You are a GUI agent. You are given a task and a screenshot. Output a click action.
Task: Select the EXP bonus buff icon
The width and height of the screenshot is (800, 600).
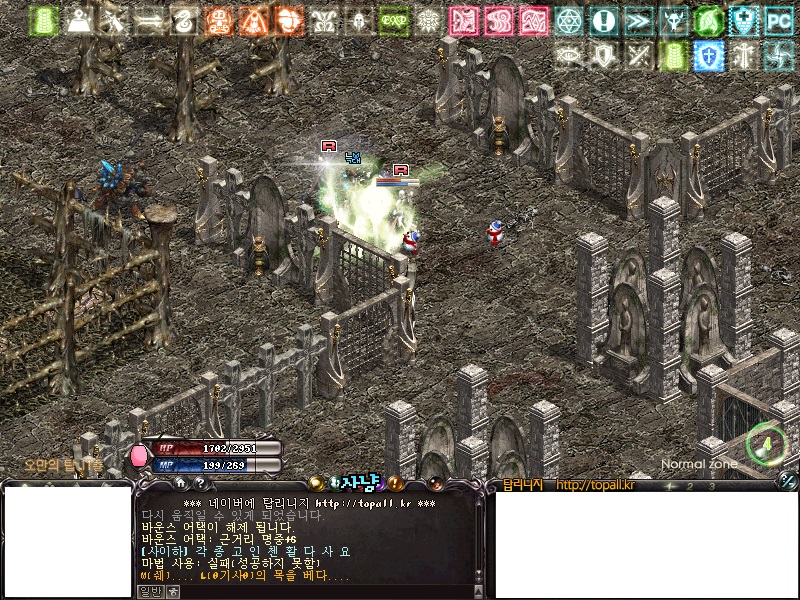[393, 20]
